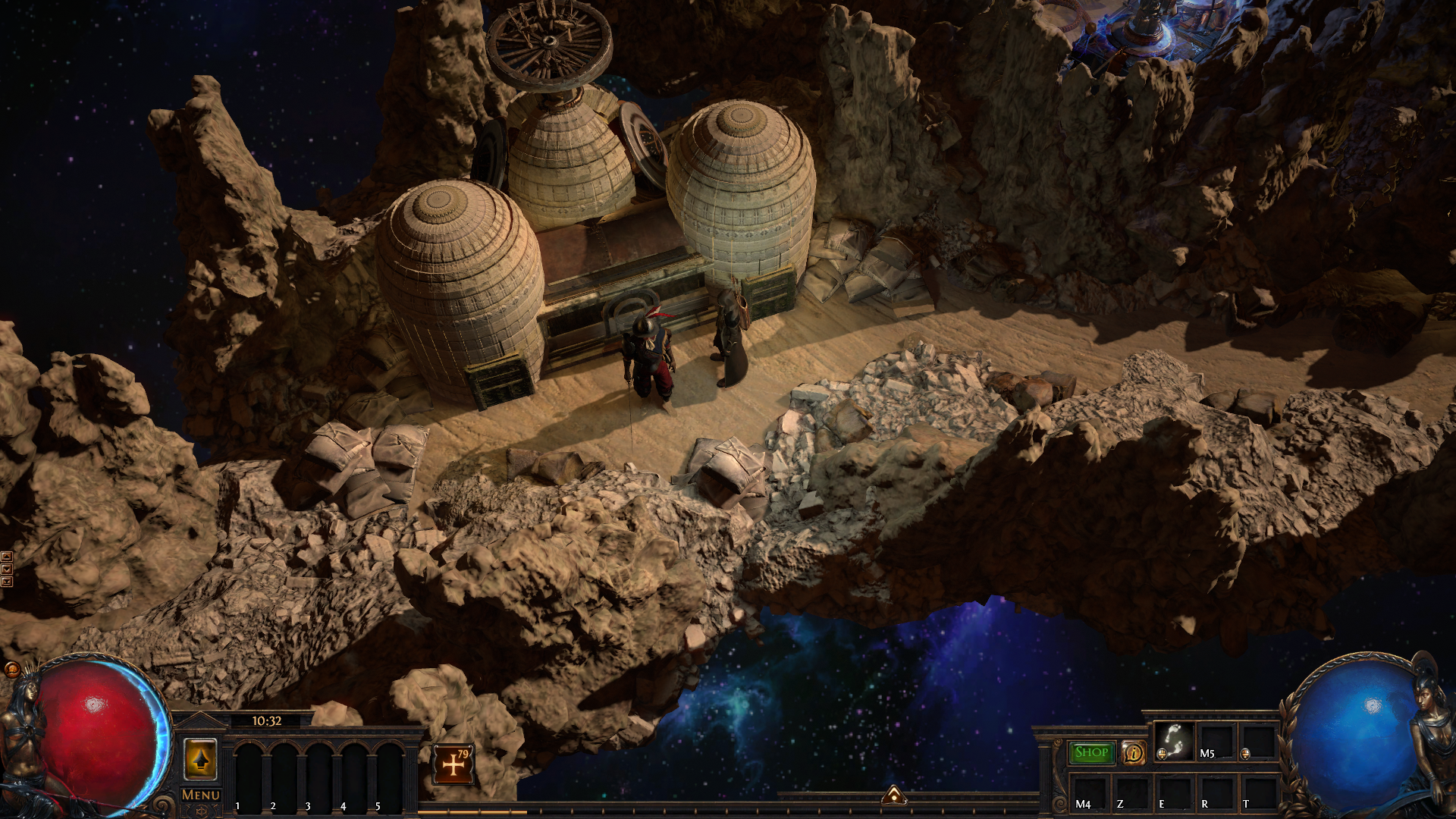Screen dimensions: 1456x819
Task: Click the small gold arrow at bottom center
Action: [x=894, y=795]
